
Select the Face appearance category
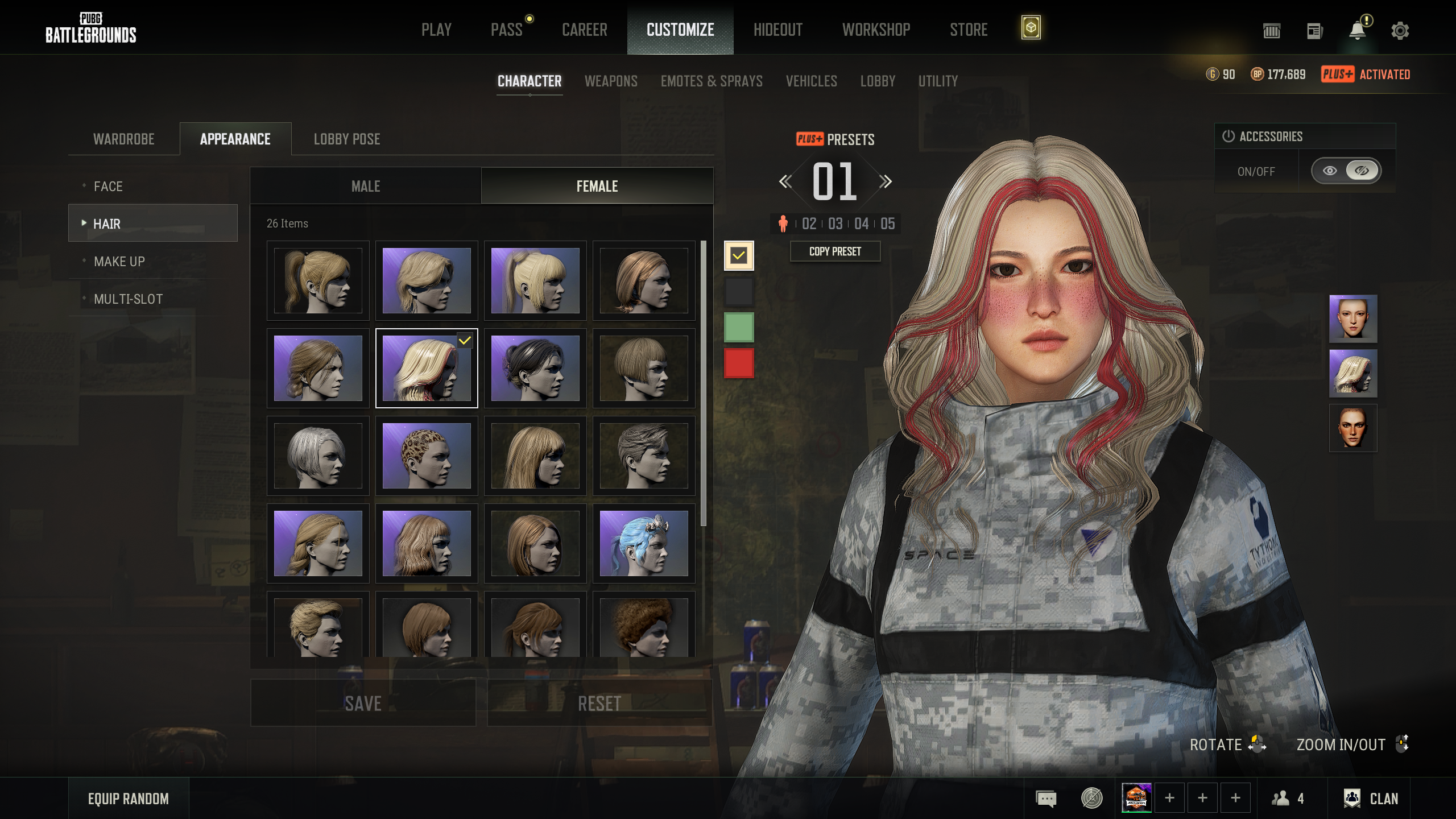click(108, 187)
